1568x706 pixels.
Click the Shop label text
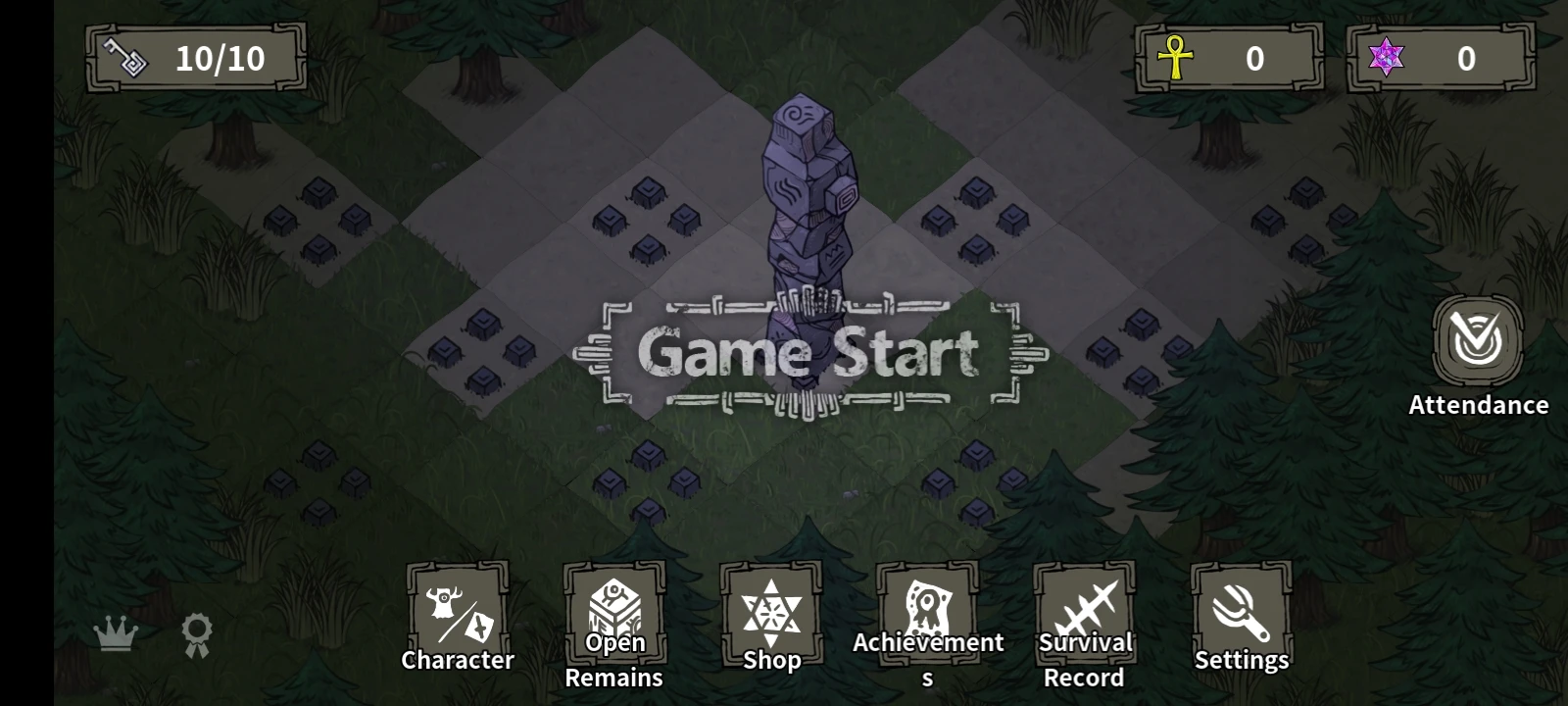[x=771, y=659]
